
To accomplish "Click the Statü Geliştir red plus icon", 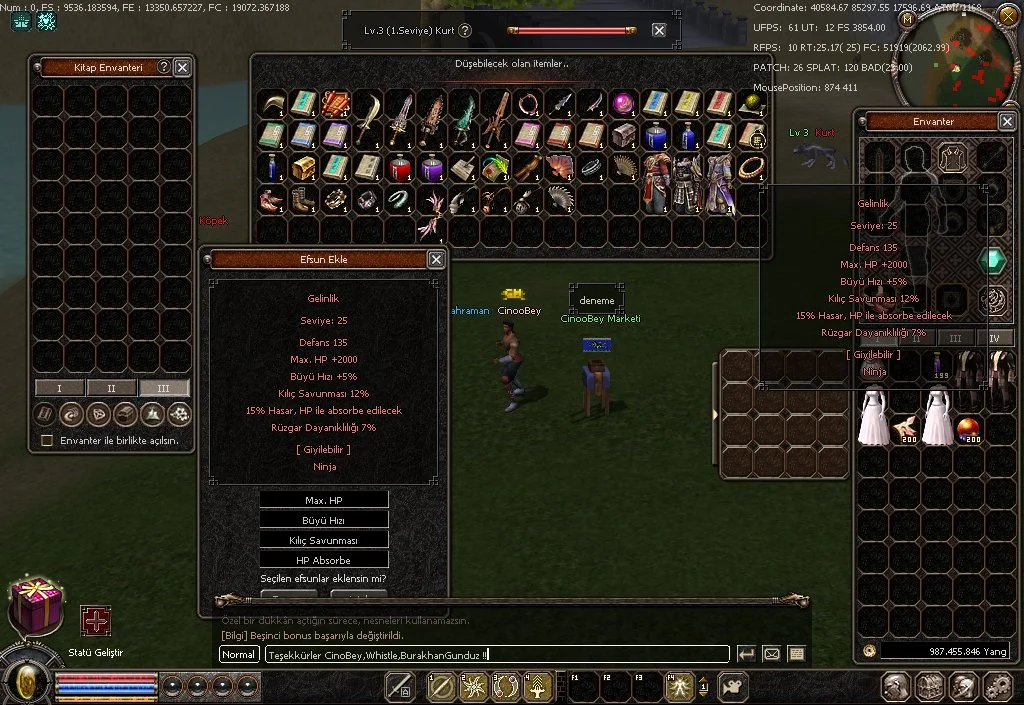I will pos(96,621).
